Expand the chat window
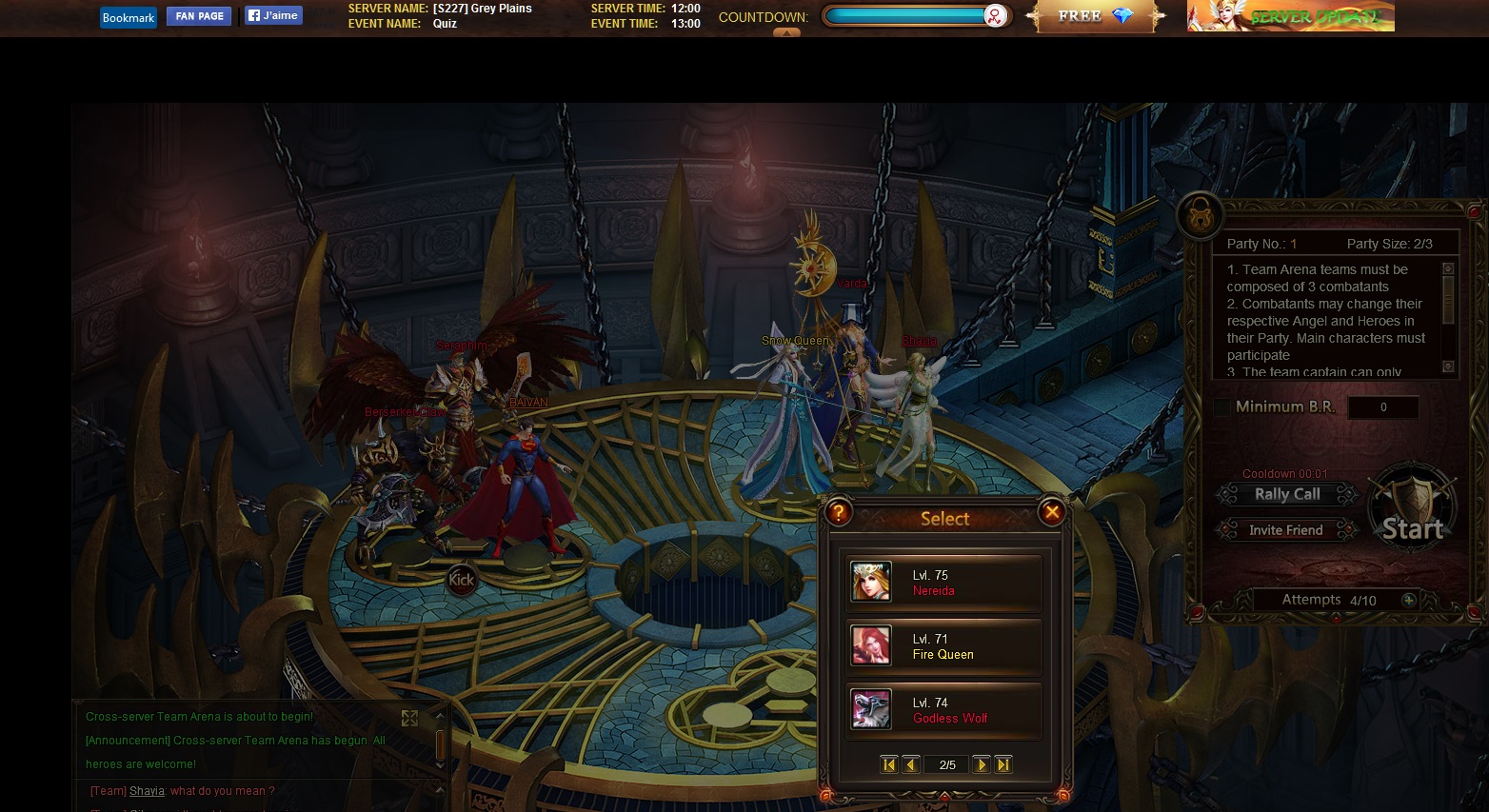Image resolution: width=1489 pixels, height=812 pixels. tap(409, 718)
